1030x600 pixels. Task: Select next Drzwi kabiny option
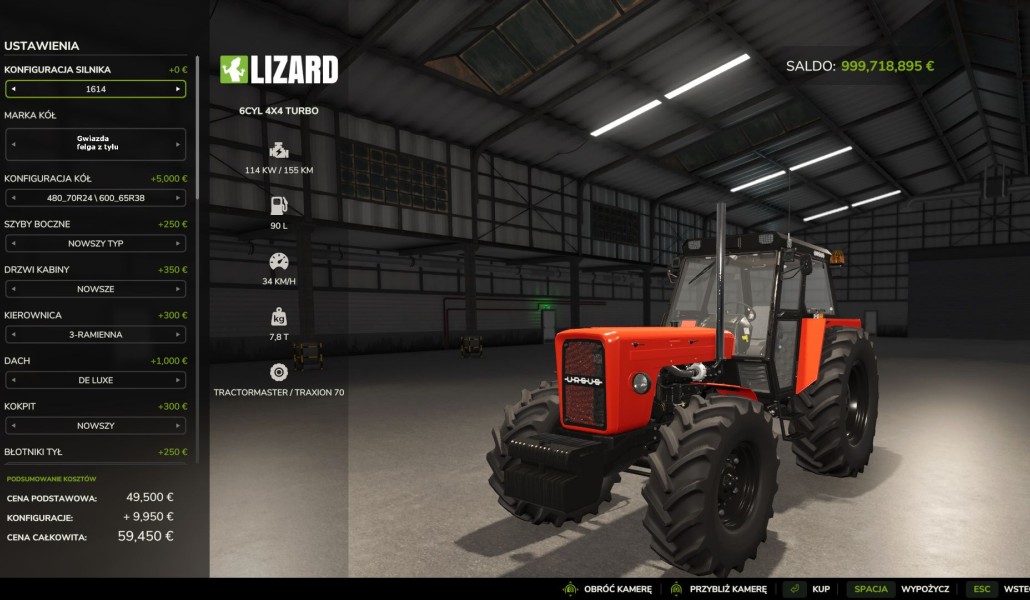click(178, 289)
